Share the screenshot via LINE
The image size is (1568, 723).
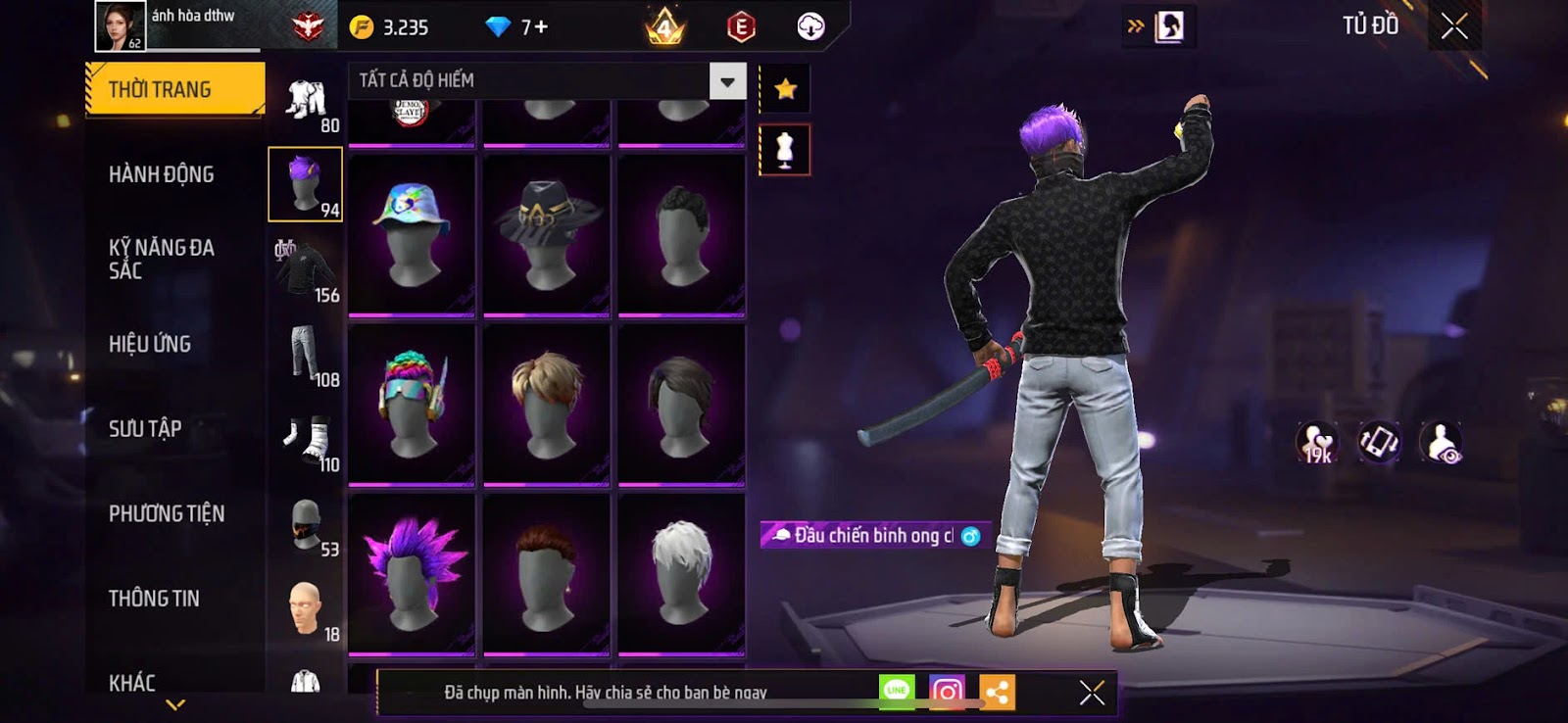tap(897, 692)
